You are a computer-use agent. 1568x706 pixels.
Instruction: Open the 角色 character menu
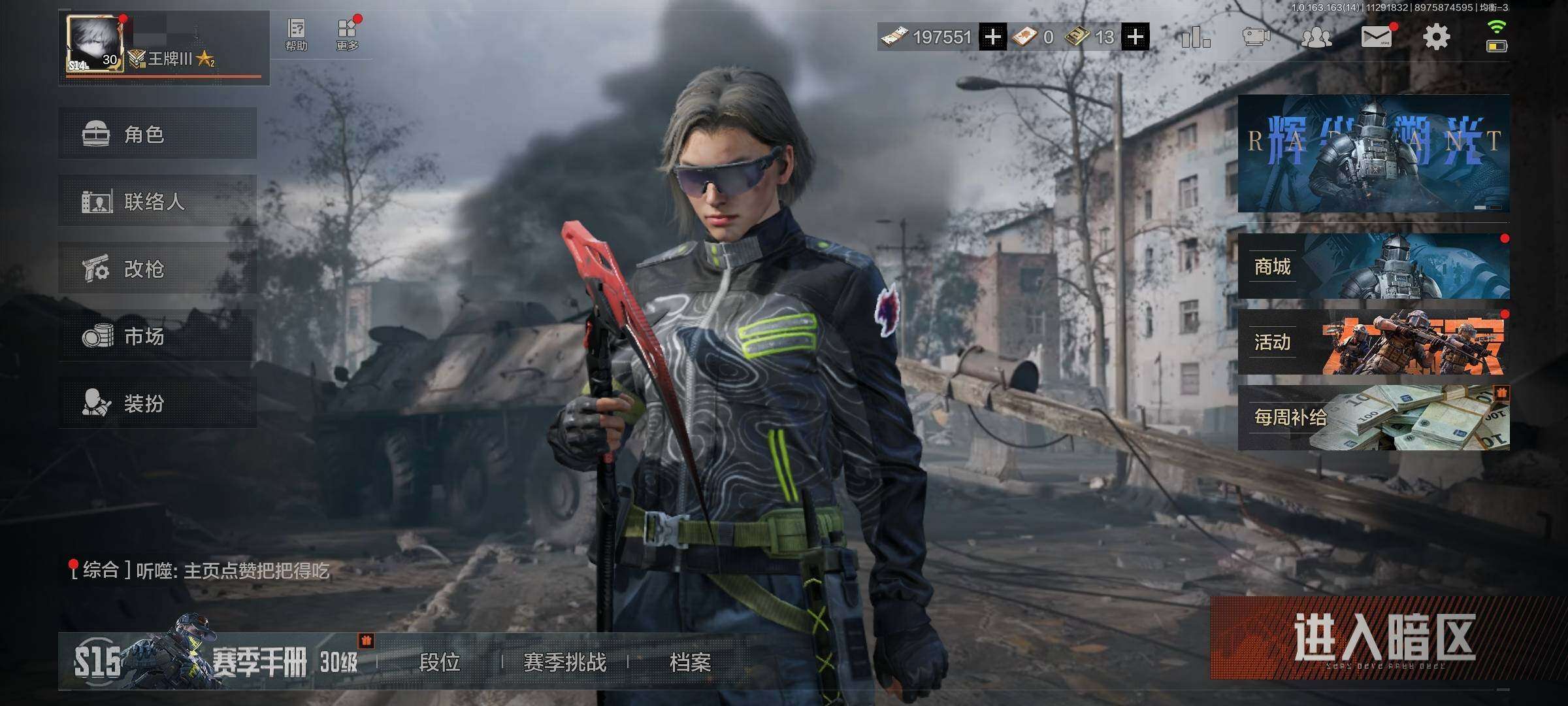[157, 134]
